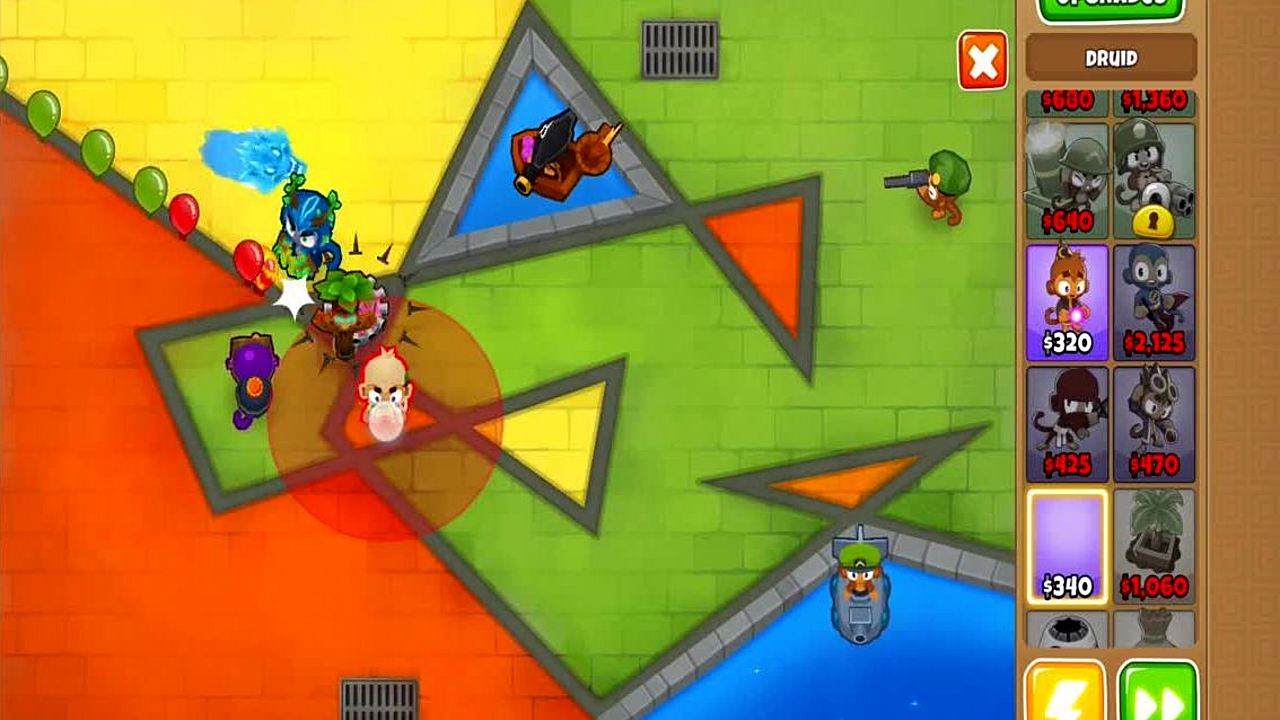Screen dimensions: 1280x720
Task: Cancel tower placement with the red X
Action: 982,62
